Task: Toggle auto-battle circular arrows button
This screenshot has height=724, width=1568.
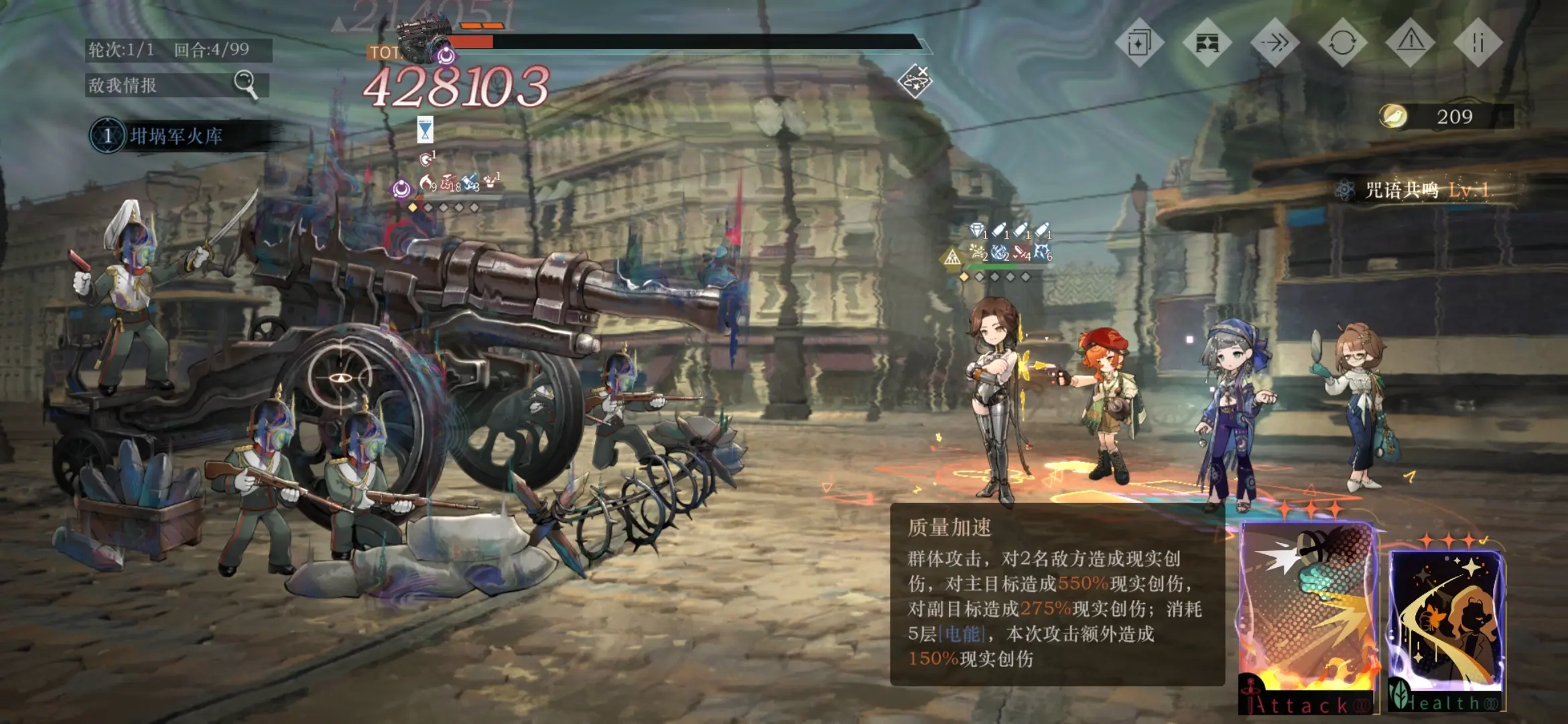Action: (1342, 44)
